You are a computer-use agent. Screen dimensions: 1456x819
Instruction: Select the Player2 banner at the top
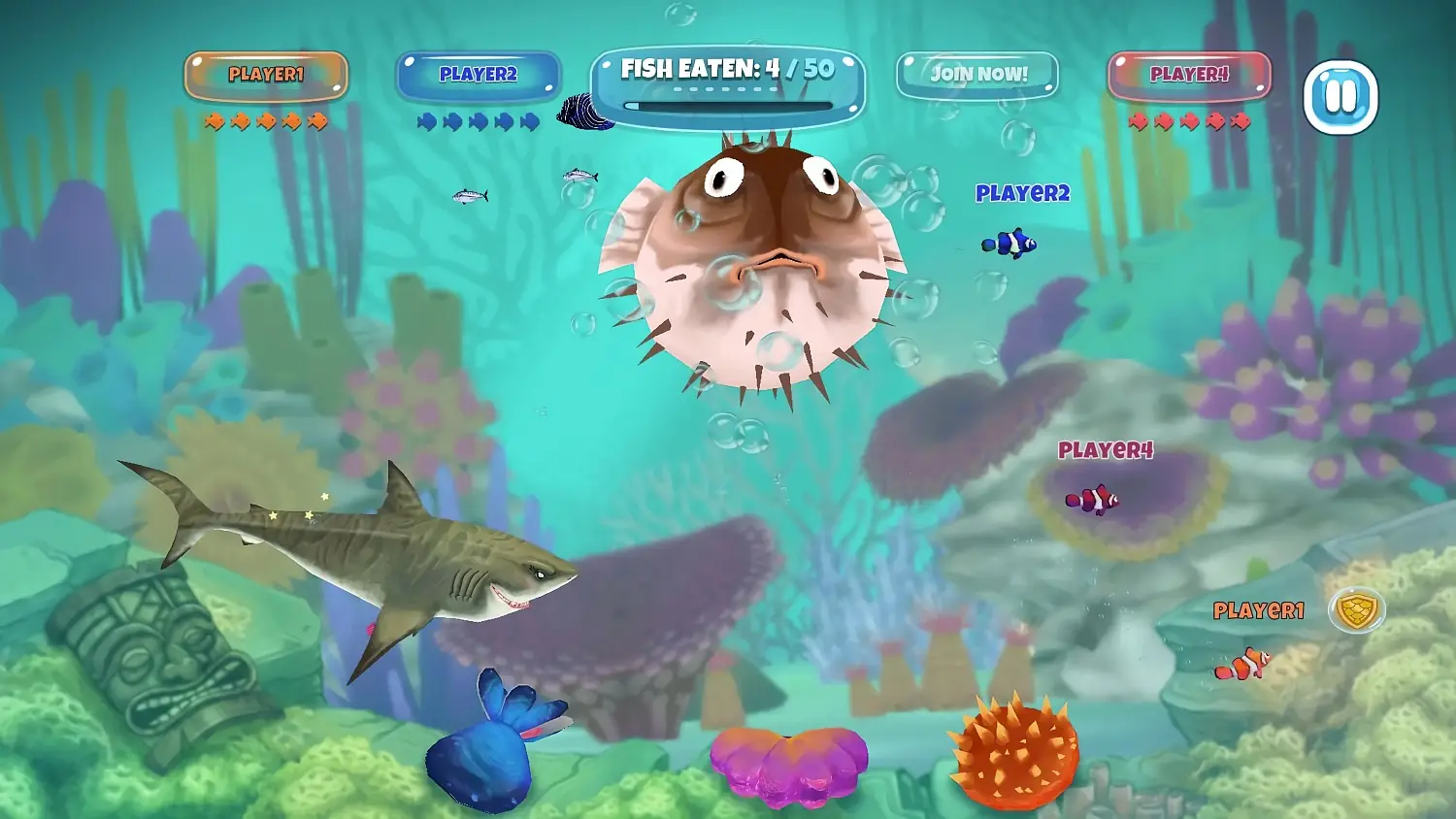(x=480, y=74)
